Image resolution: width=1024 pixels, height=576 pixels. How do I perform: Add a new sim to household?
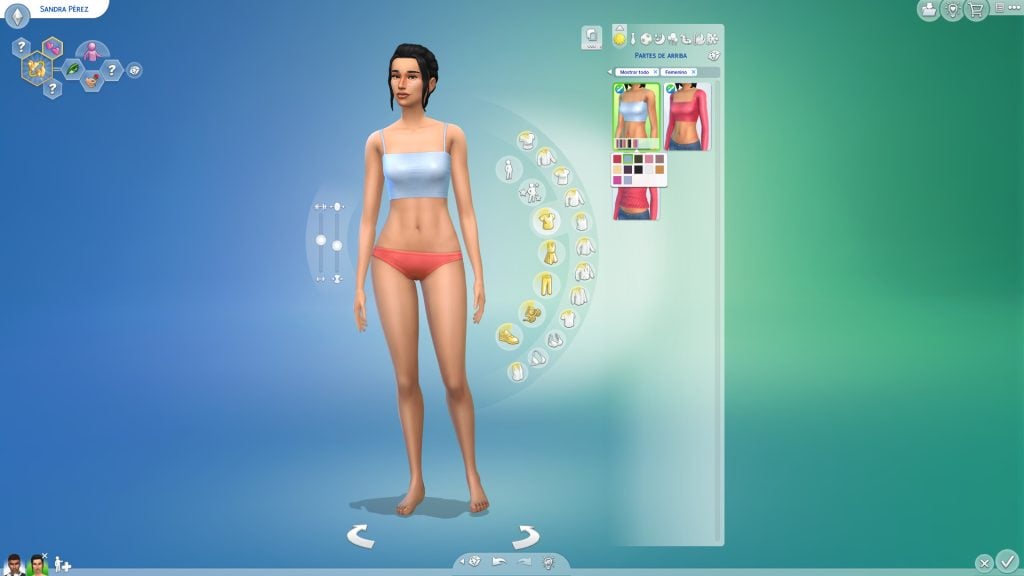tap(62, 564)
